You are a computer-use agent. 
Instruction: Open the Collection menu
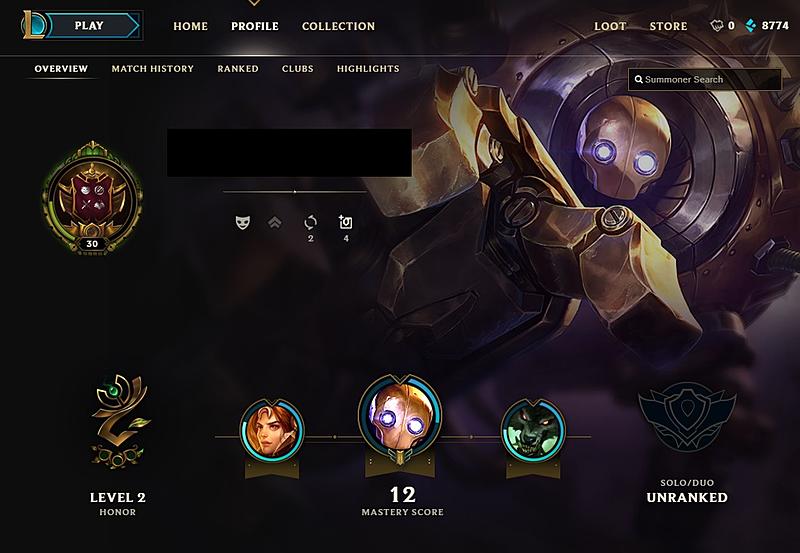pyautogui.click(x=338, y=26)
